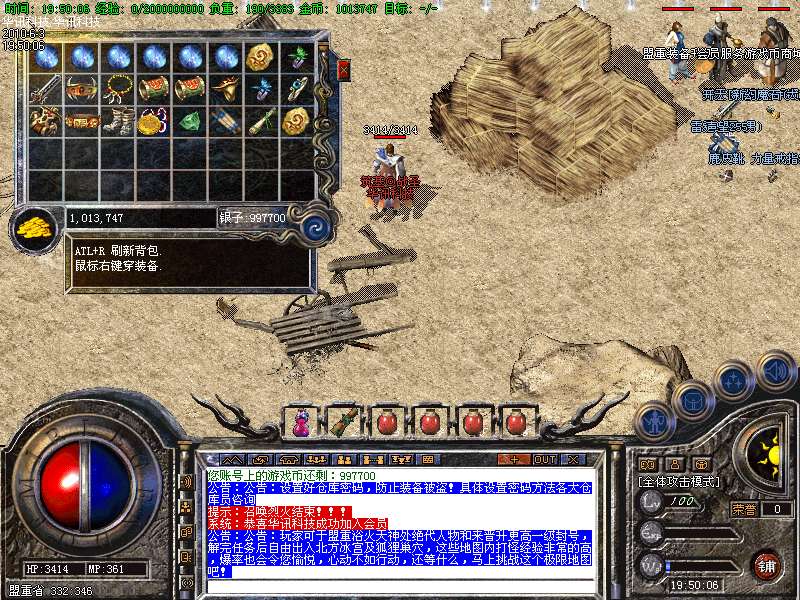Select the golden helmet in the bag
The width and height of the screenshot is (800, 600).
point(226,89)
